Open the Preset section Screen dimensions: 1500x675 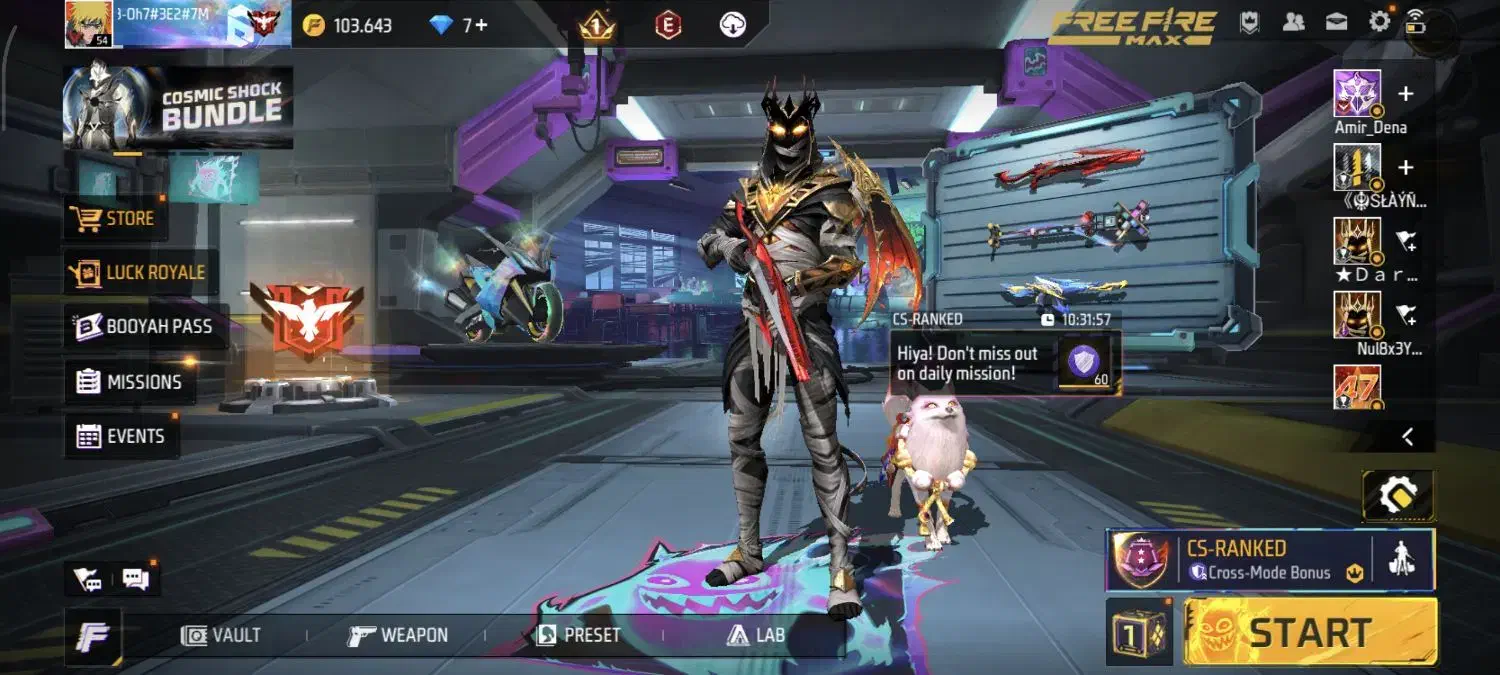click(579, 635)
